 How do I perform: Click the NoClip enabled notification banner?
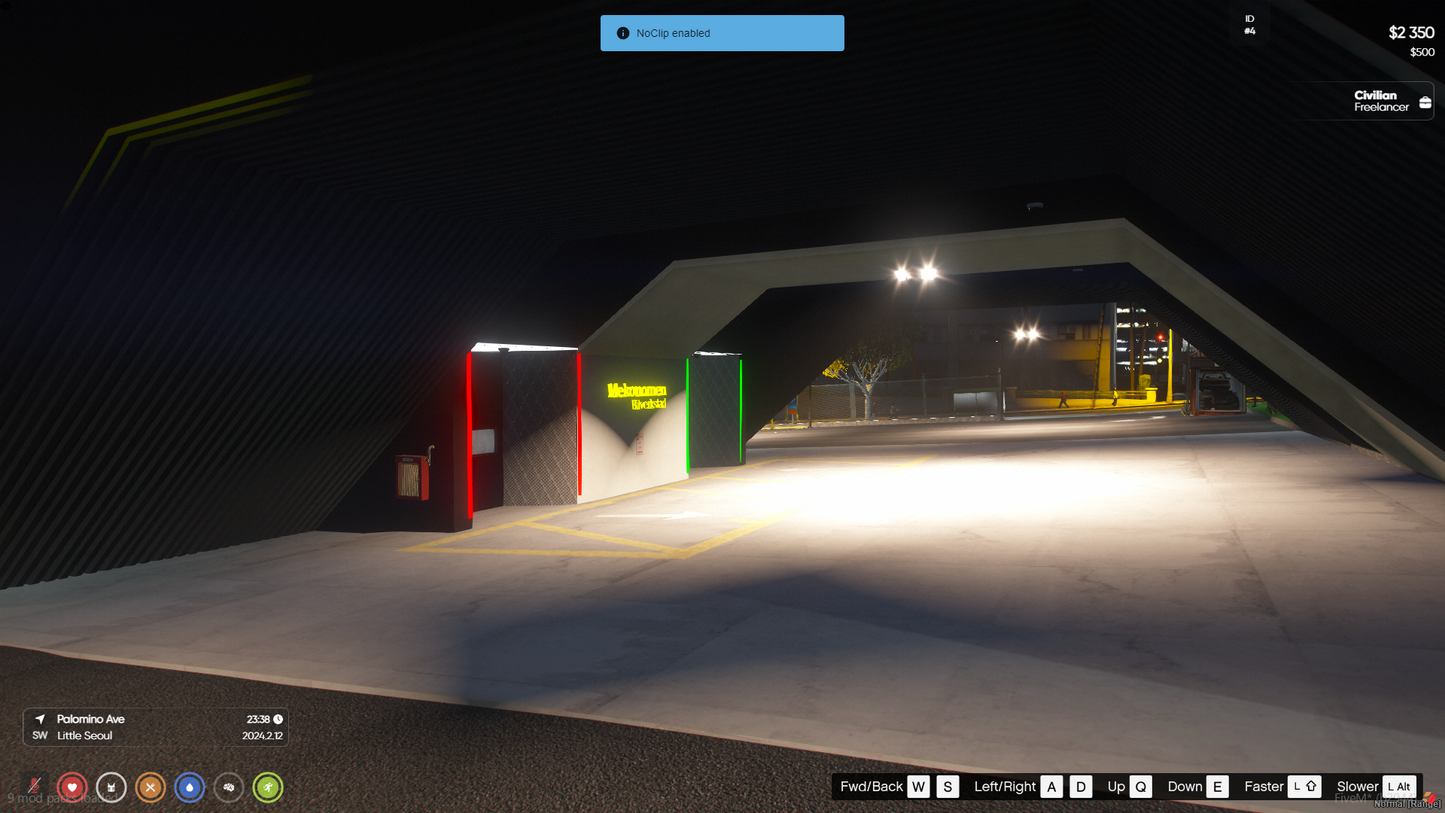(722, 33)
